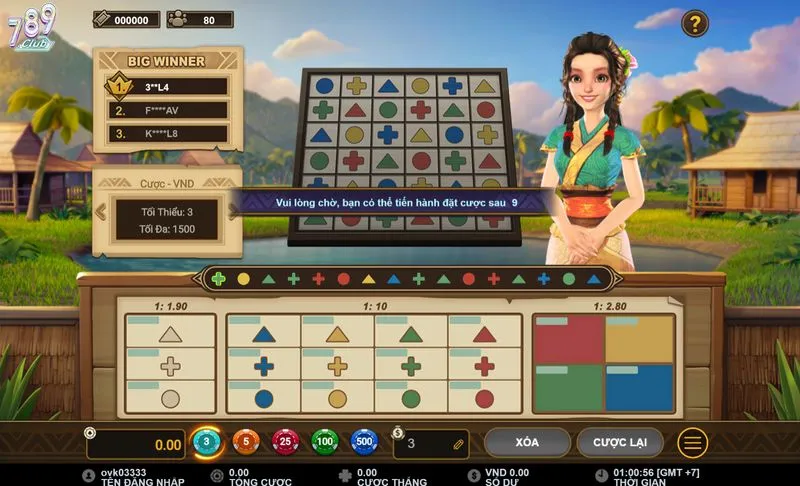Bet on the yellow cross cell
The width and height of the screenshot is (800, 486).
tap(337, 366)
